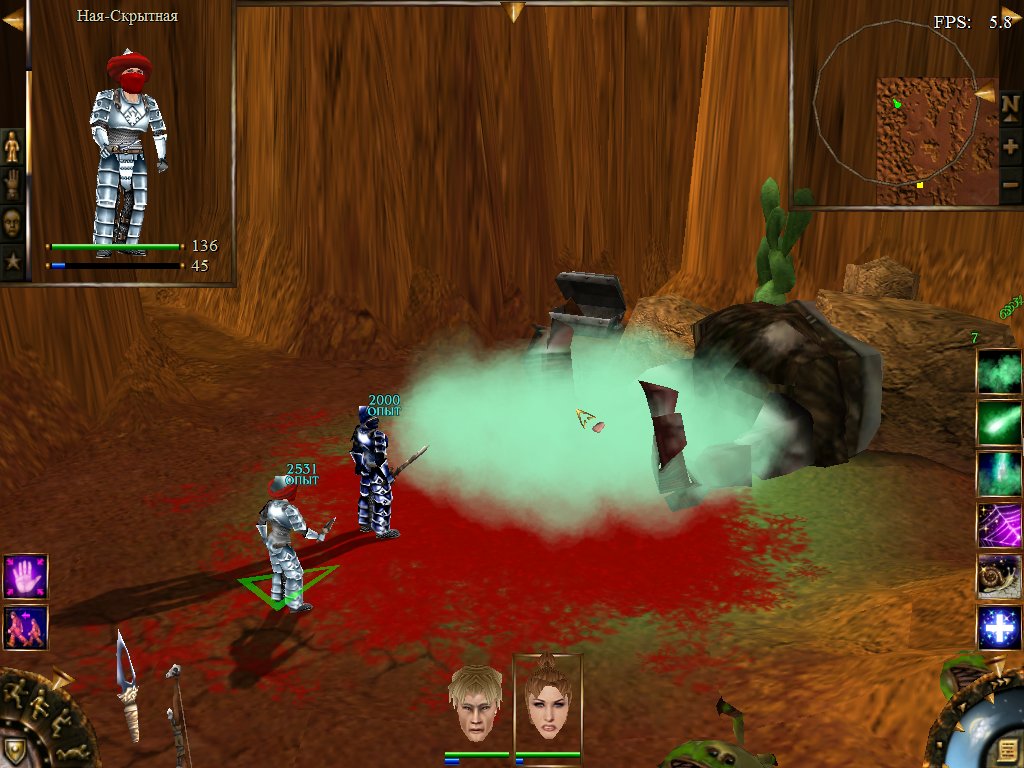
Task: Use the teal light beam spell
Action: coord(999,473)
